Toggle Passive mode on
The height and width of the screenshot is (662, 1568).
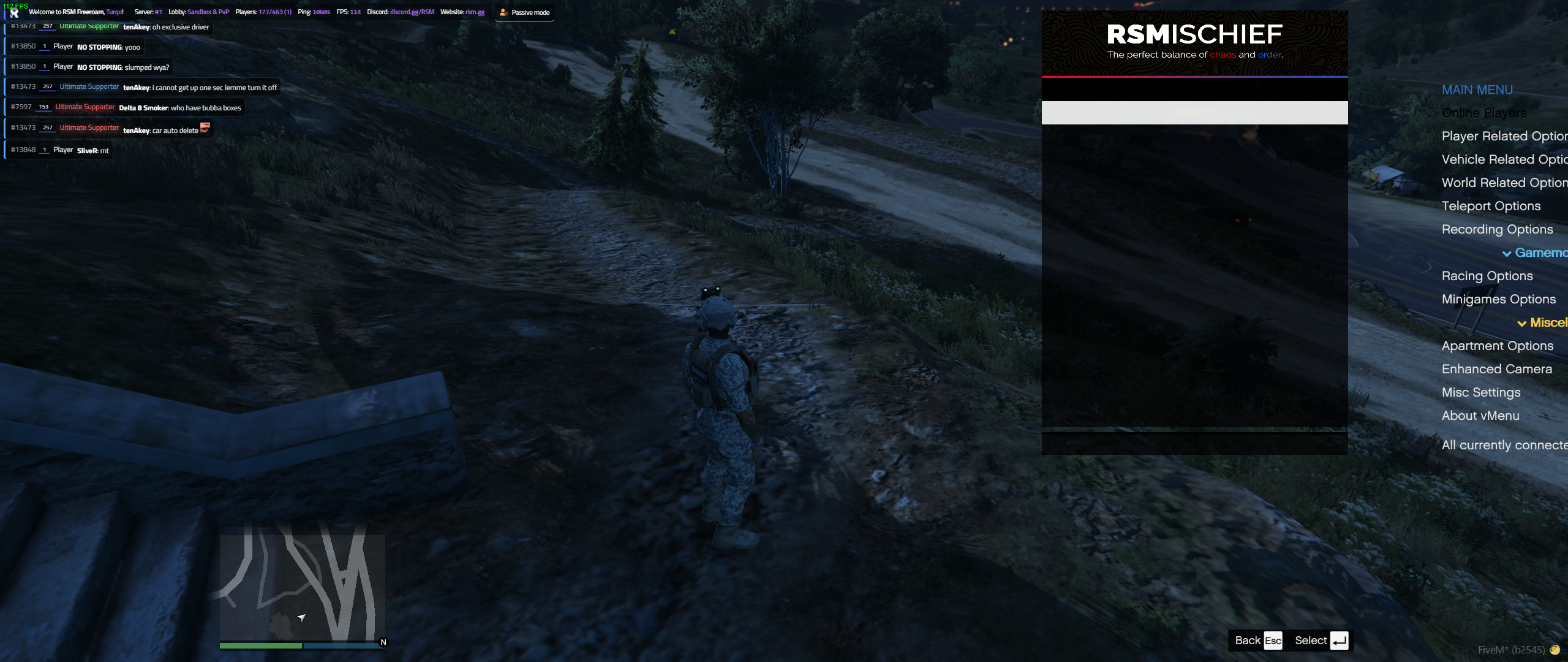point(524,12)
